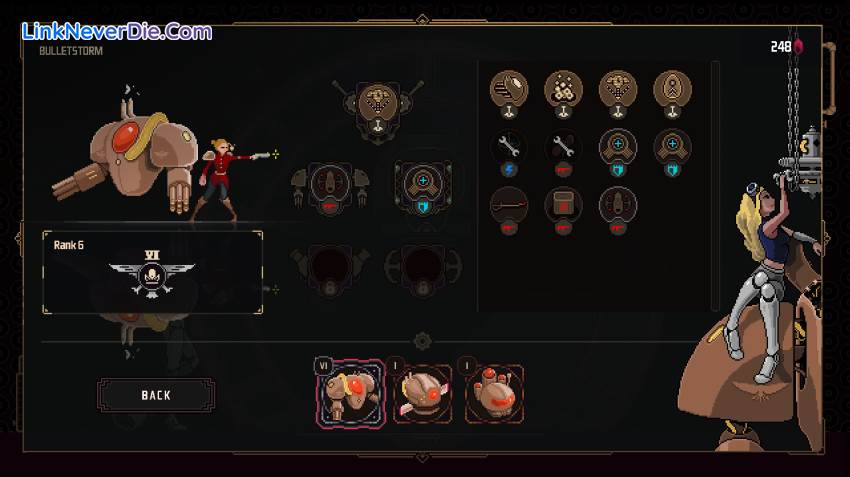The image size is (850, 477).
Task: Choose the wrench module with red gun tag
Action: tap(563, 148)
